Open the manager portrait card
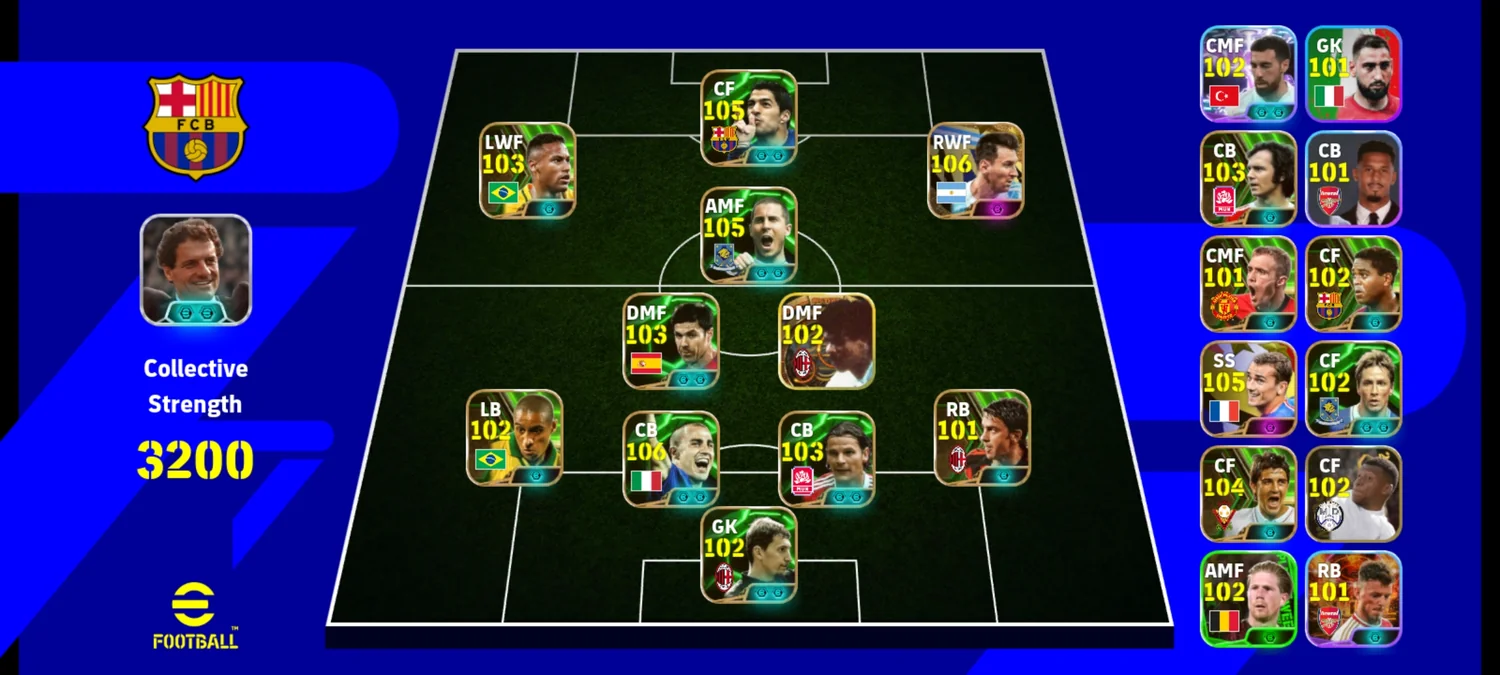The width and height of the screenshot is (1500, 675). point(195,269)
